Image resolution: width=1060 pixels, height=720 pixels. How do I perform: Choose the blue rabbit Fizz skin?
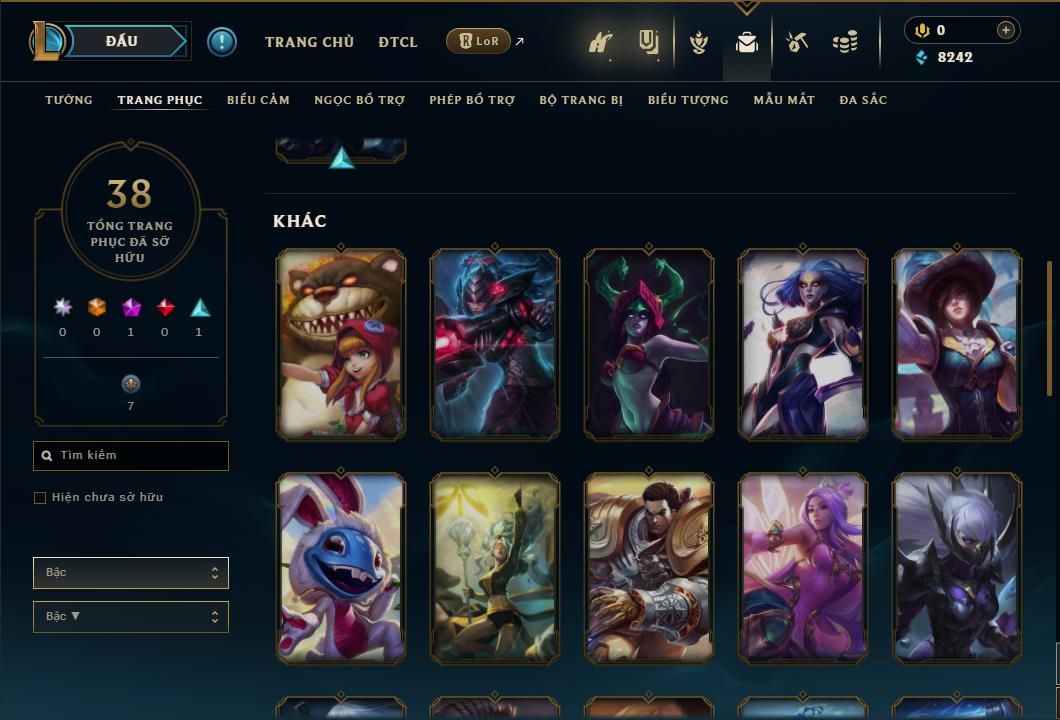(x=341, y=568)
